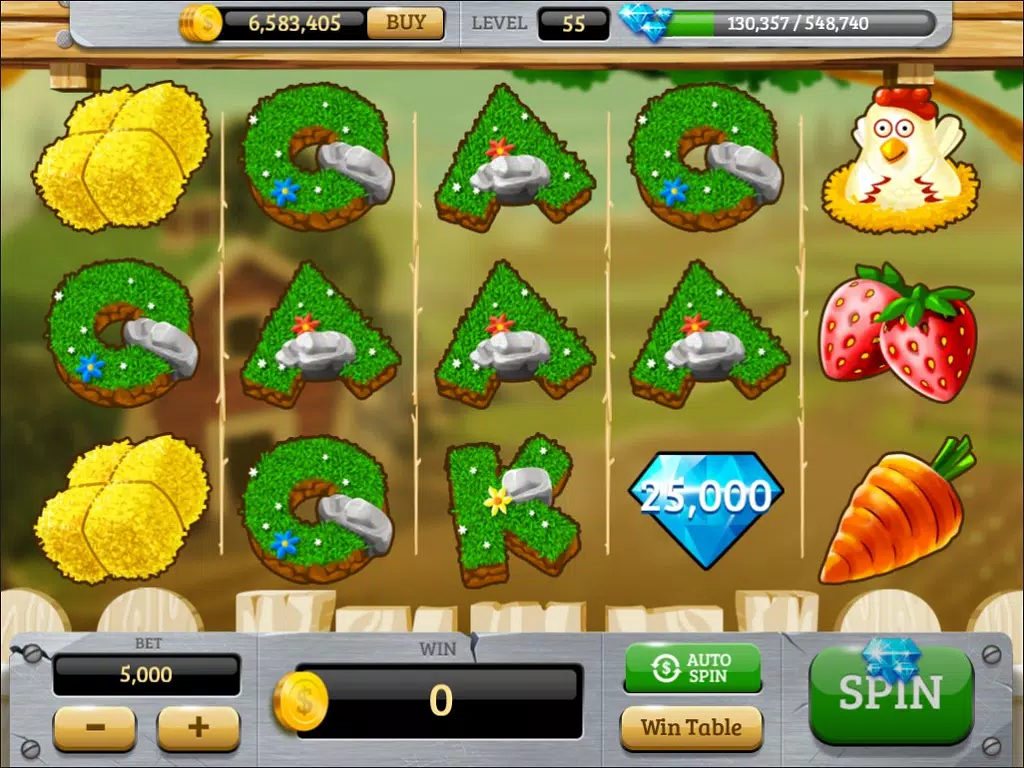Hit the green SPIN button
This screenshot has height=768, width=1024.
(890, 695)
